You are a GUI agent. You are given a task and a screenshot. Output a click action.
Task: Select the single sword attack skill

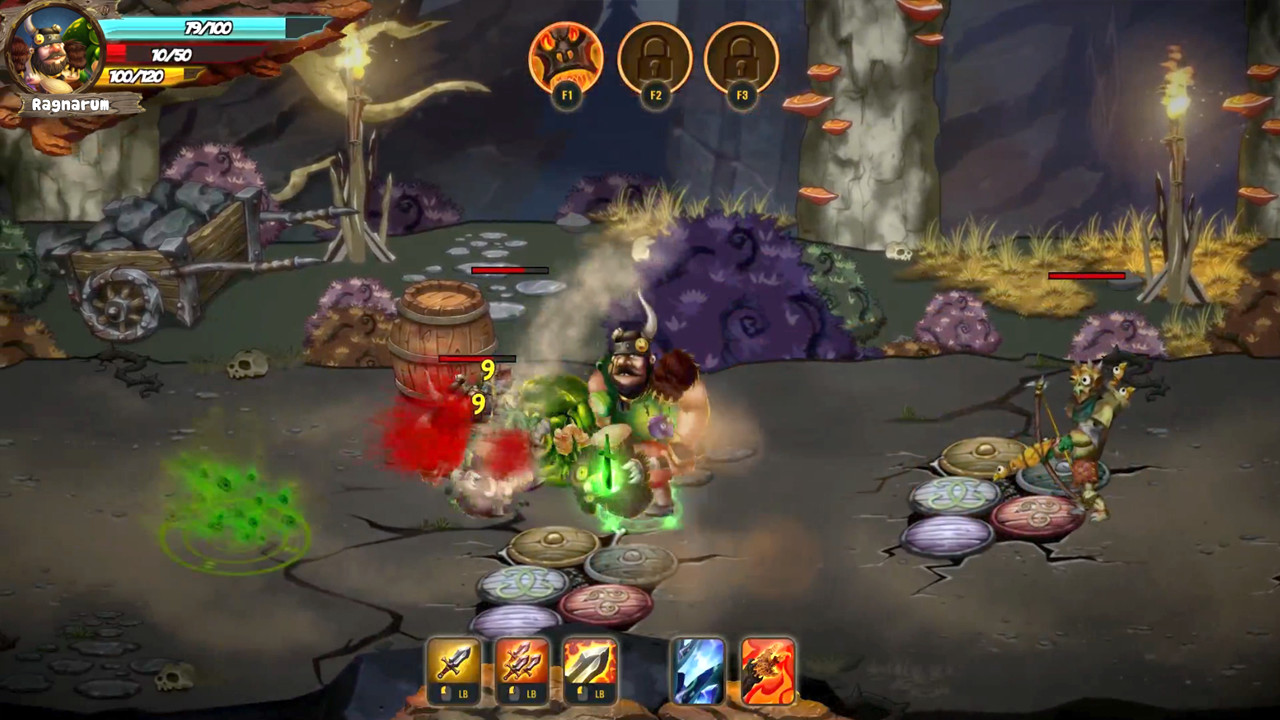point(455,662)
